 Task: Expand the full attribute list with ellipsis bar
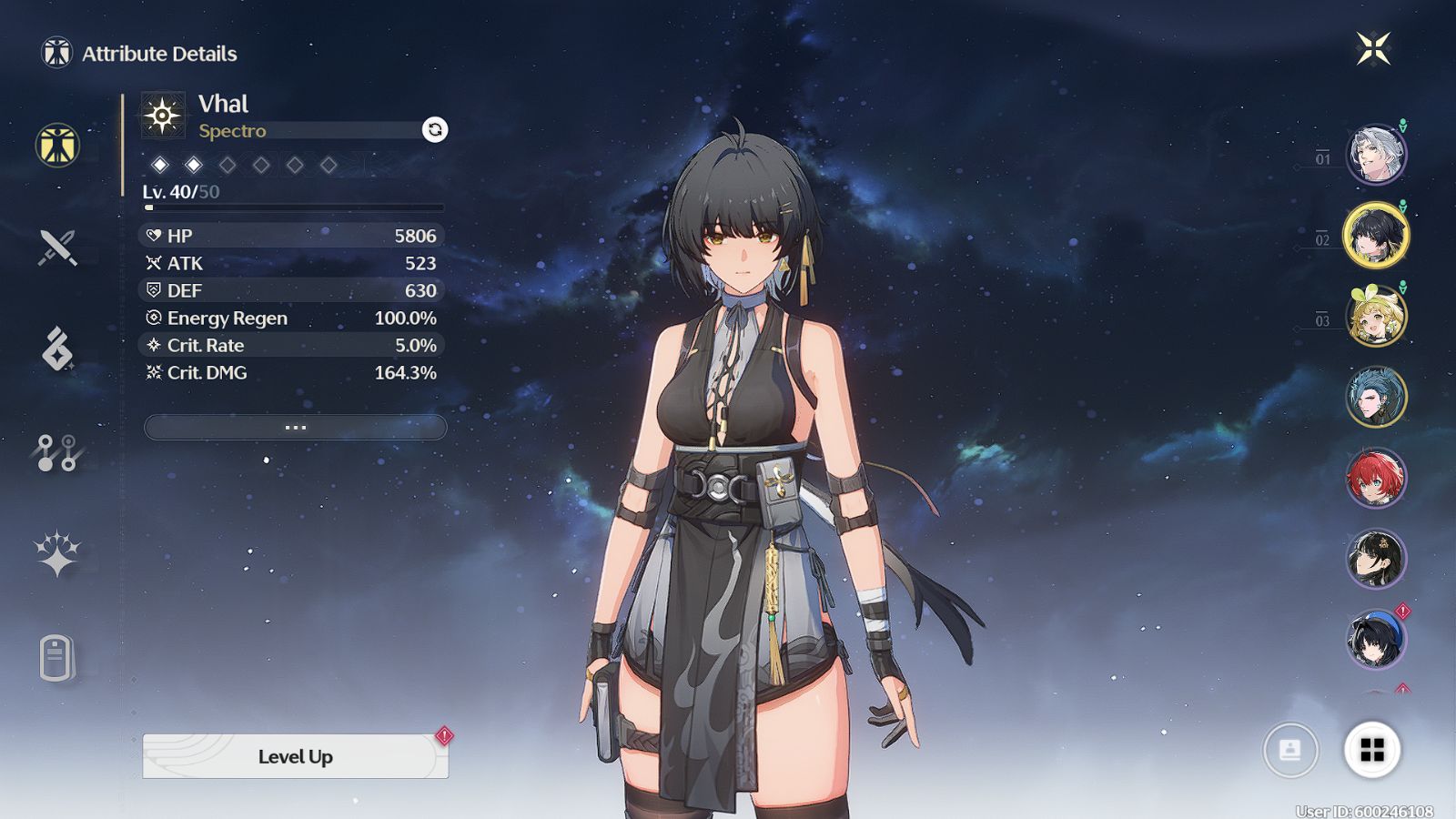click(295, 427)
